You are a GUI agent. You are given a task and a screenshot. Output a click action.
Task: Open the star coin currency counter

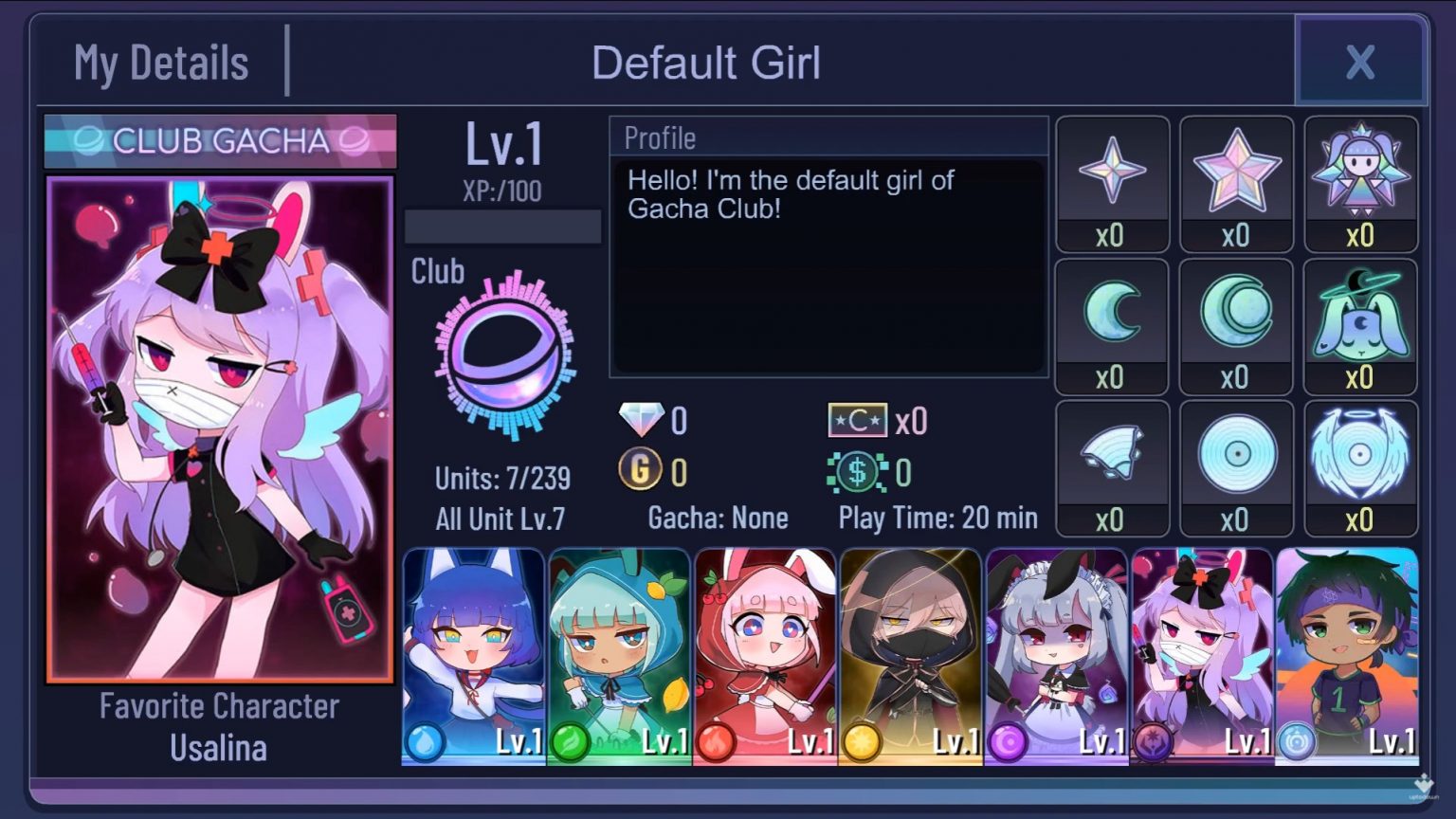pos(879,420)
